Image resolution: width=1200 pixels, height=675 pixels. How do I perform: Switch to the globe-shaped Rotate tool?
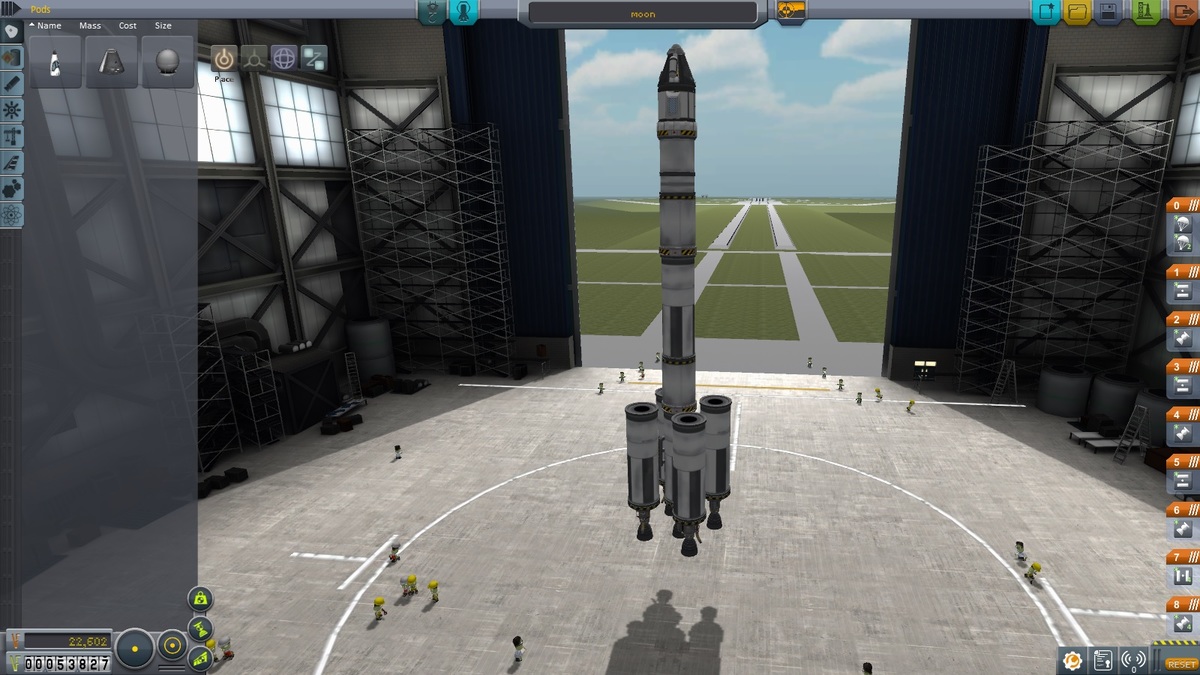tap(284, 58)
